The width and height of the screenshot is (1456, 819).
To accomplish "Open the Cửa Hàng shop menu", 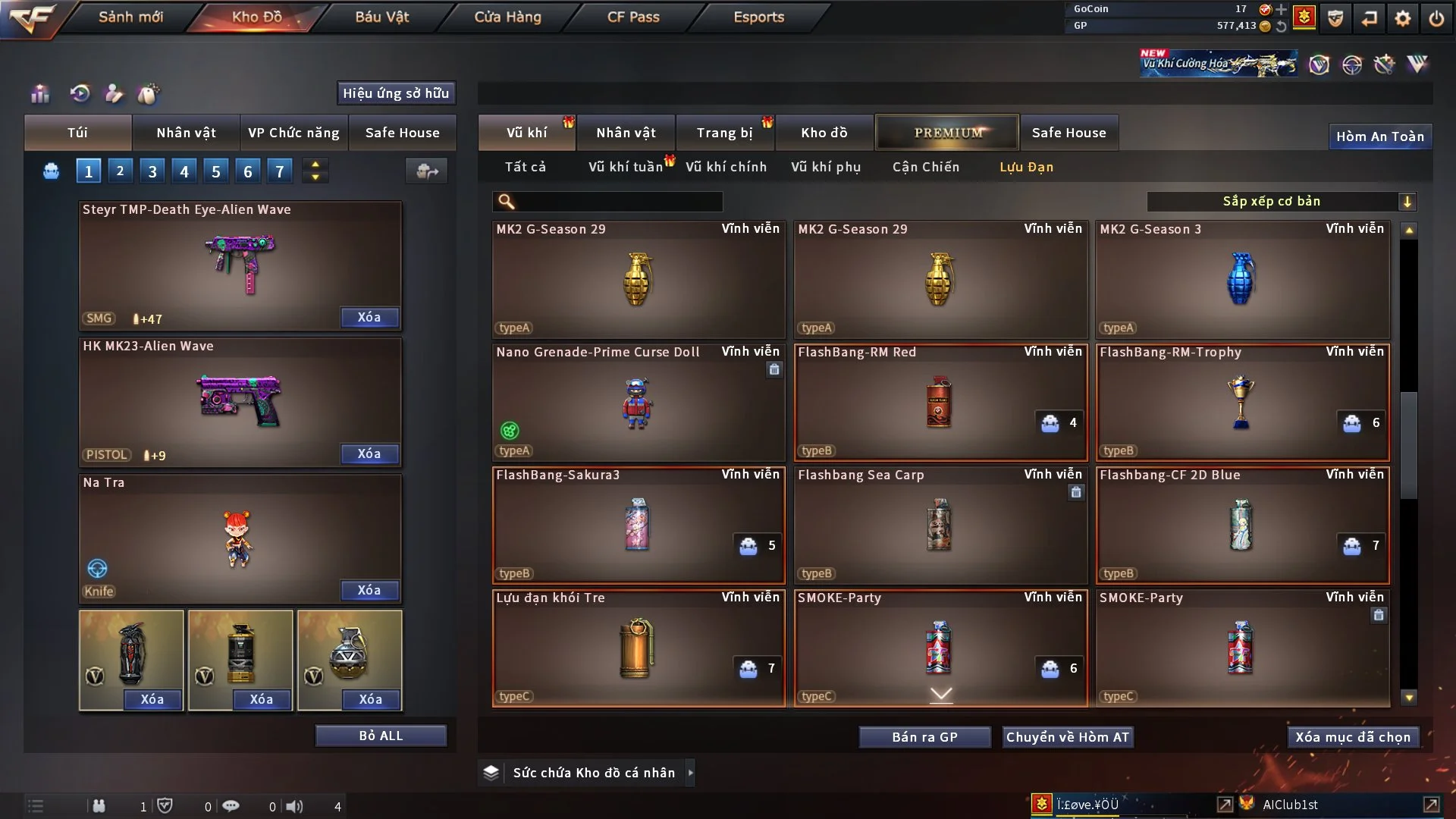I will pyautogui.click(x=507, y=17).
